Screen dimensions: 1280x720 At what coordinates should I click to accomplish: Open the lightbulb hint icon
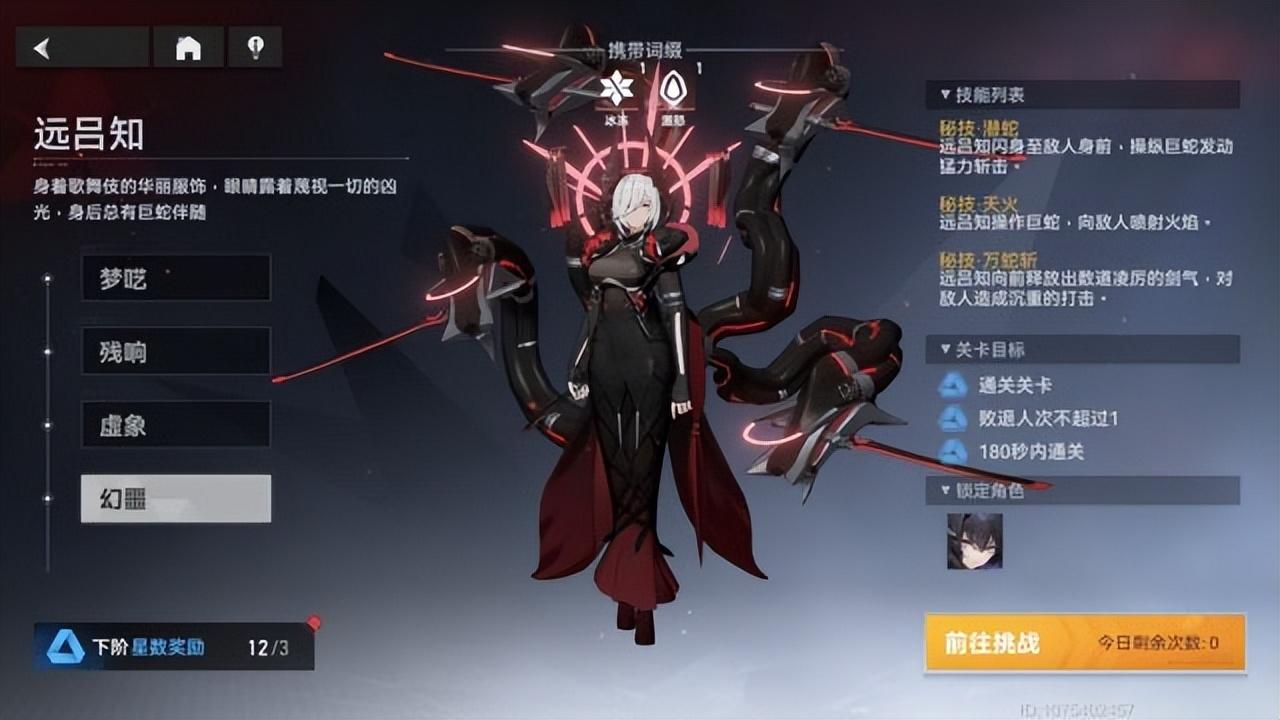click(256, 45)
